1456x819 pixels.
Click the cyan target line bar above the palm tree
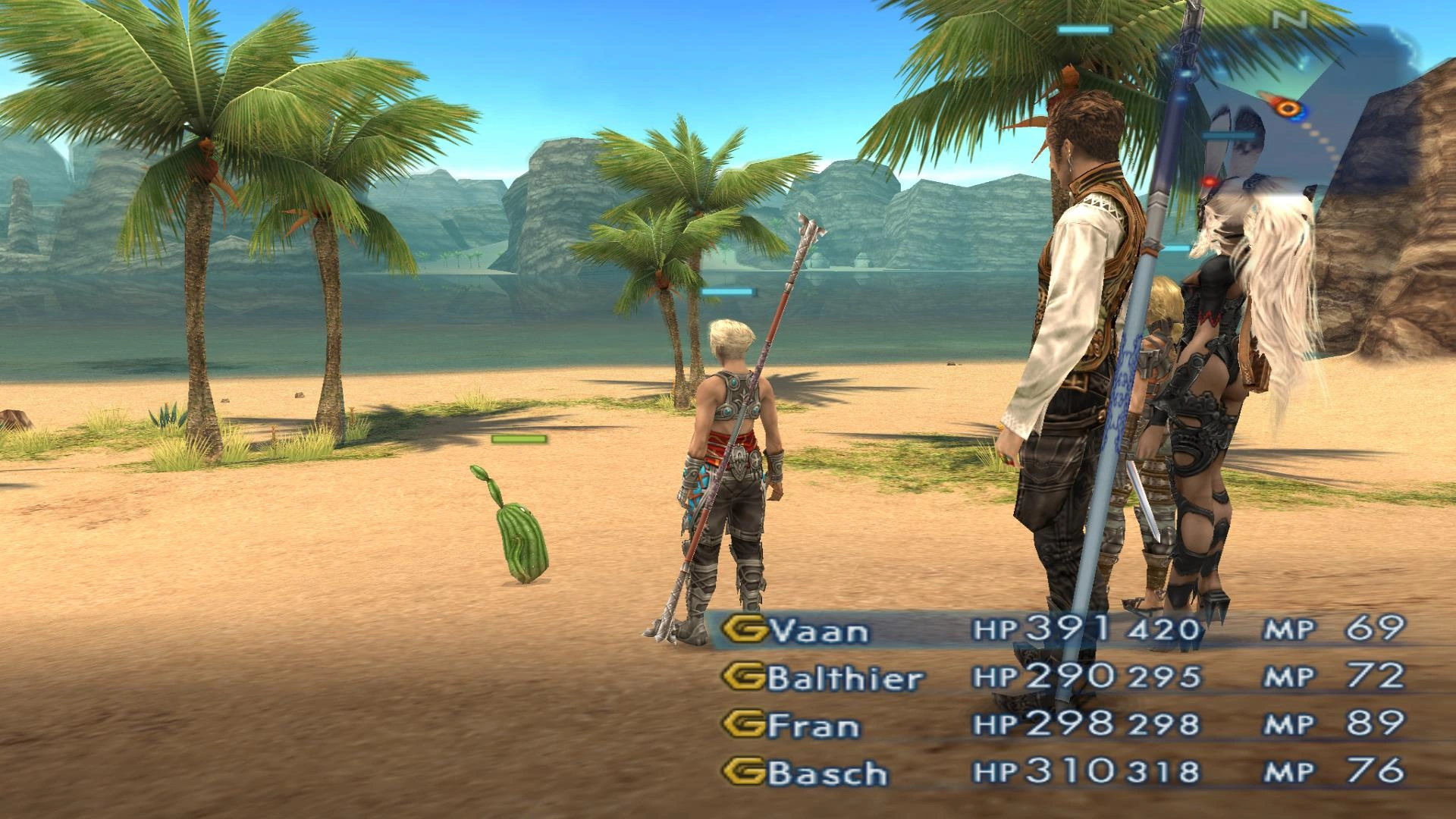pos(1084,30)
